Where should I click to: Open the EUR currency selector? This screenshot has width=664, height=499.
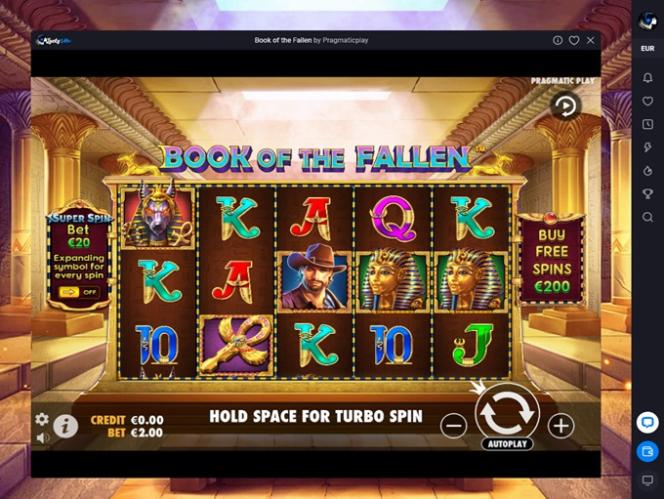(x=647, y=48)
